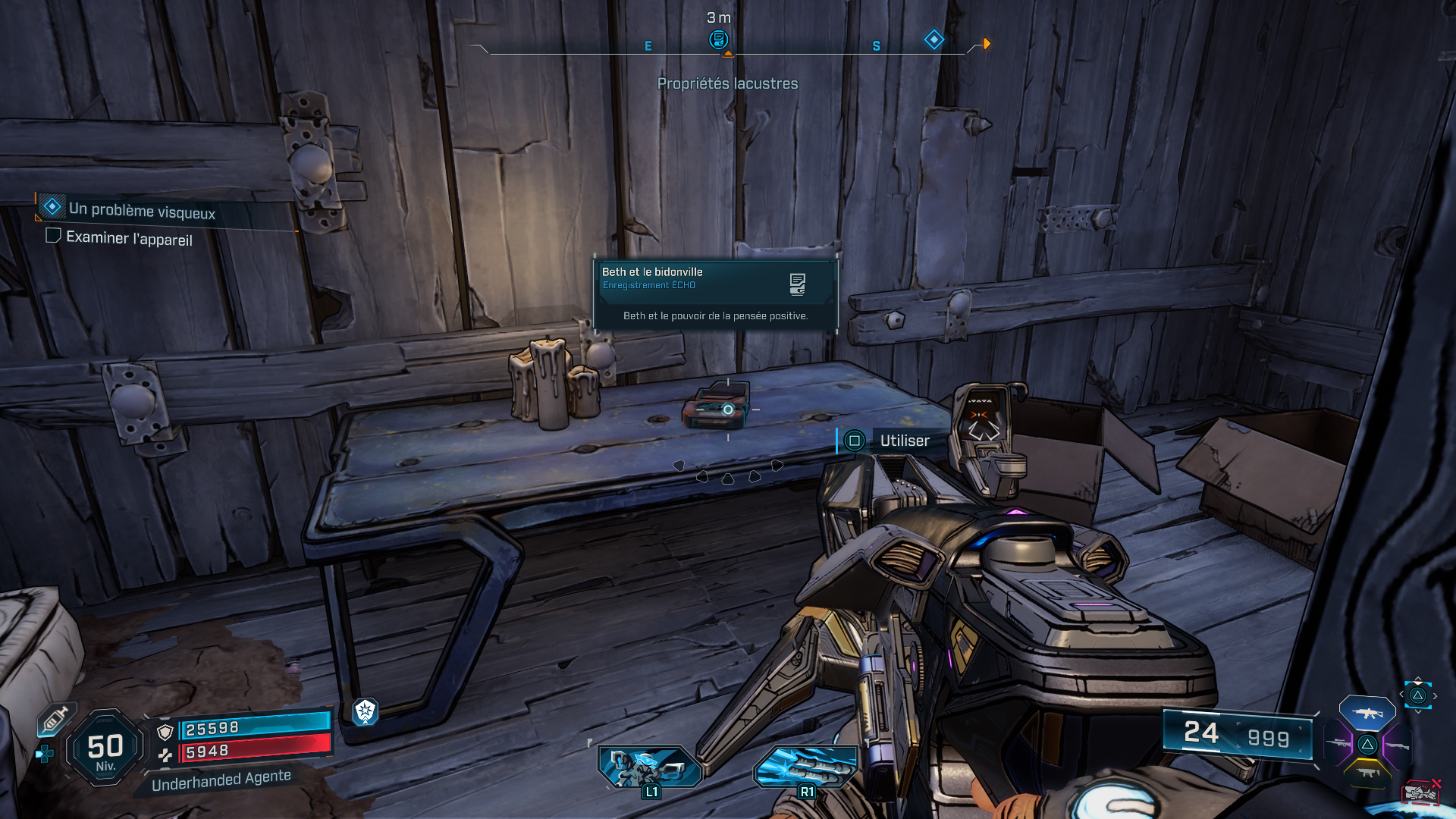Toggle the shield emblem beside the blue bar

[165, 733]
